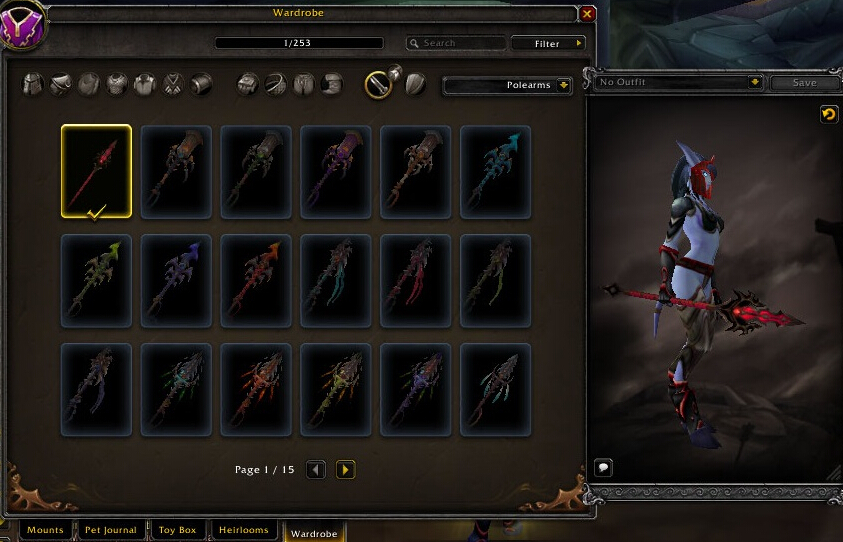Select the boots feet slot icon
Screen dimensions: 843x542
[x=333, y=84]
